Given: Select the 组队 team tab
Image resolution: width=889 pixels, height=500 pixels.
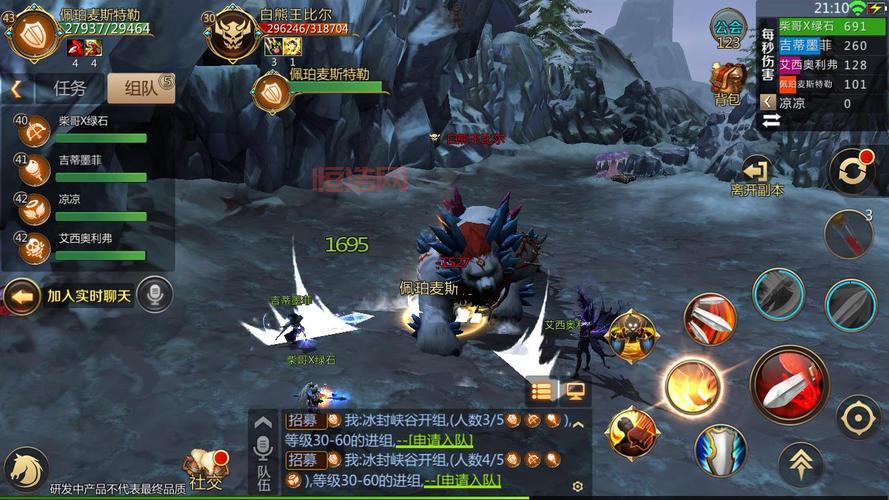Looking at the screenshot, I should [140, 88].
